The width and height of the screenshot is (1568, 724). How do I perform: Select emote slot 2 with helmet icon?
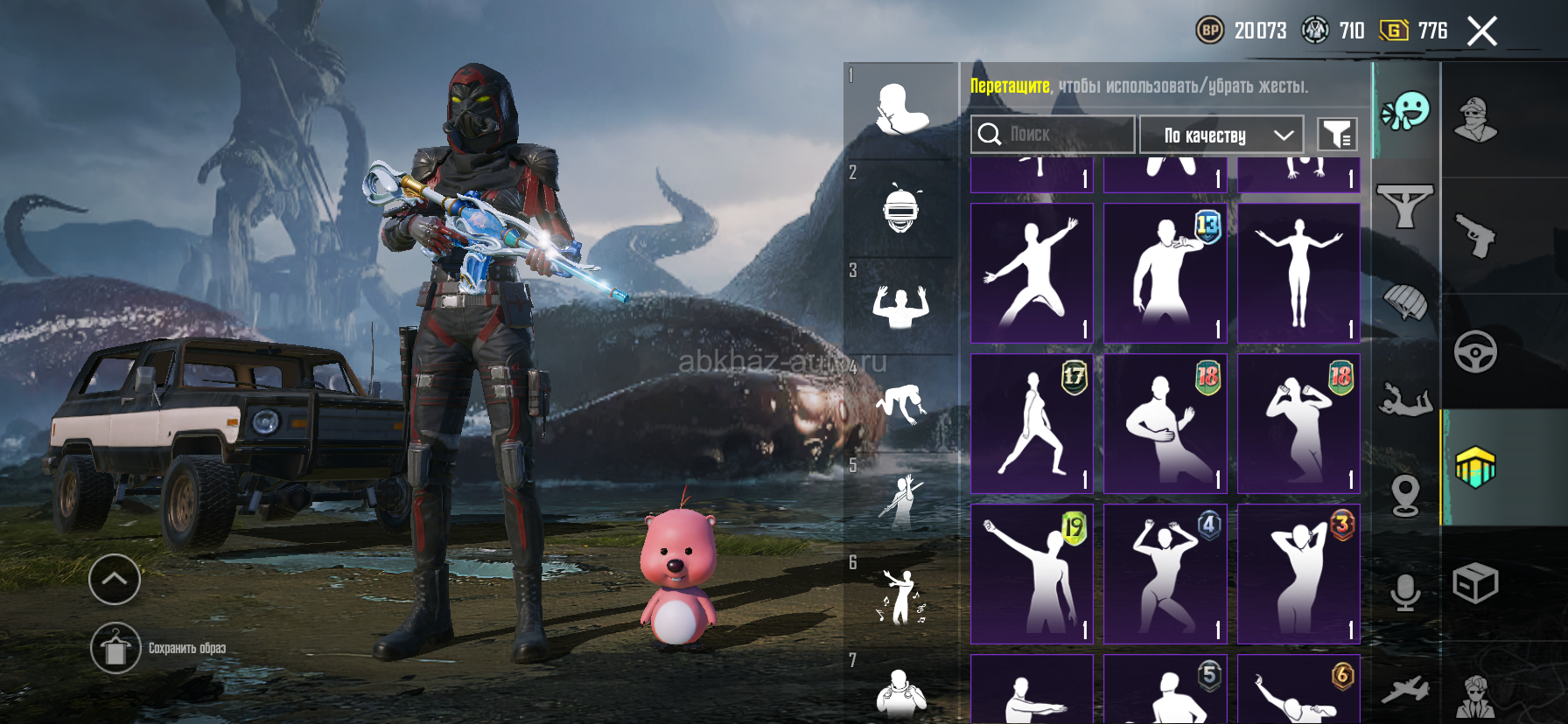click(900, 210)
